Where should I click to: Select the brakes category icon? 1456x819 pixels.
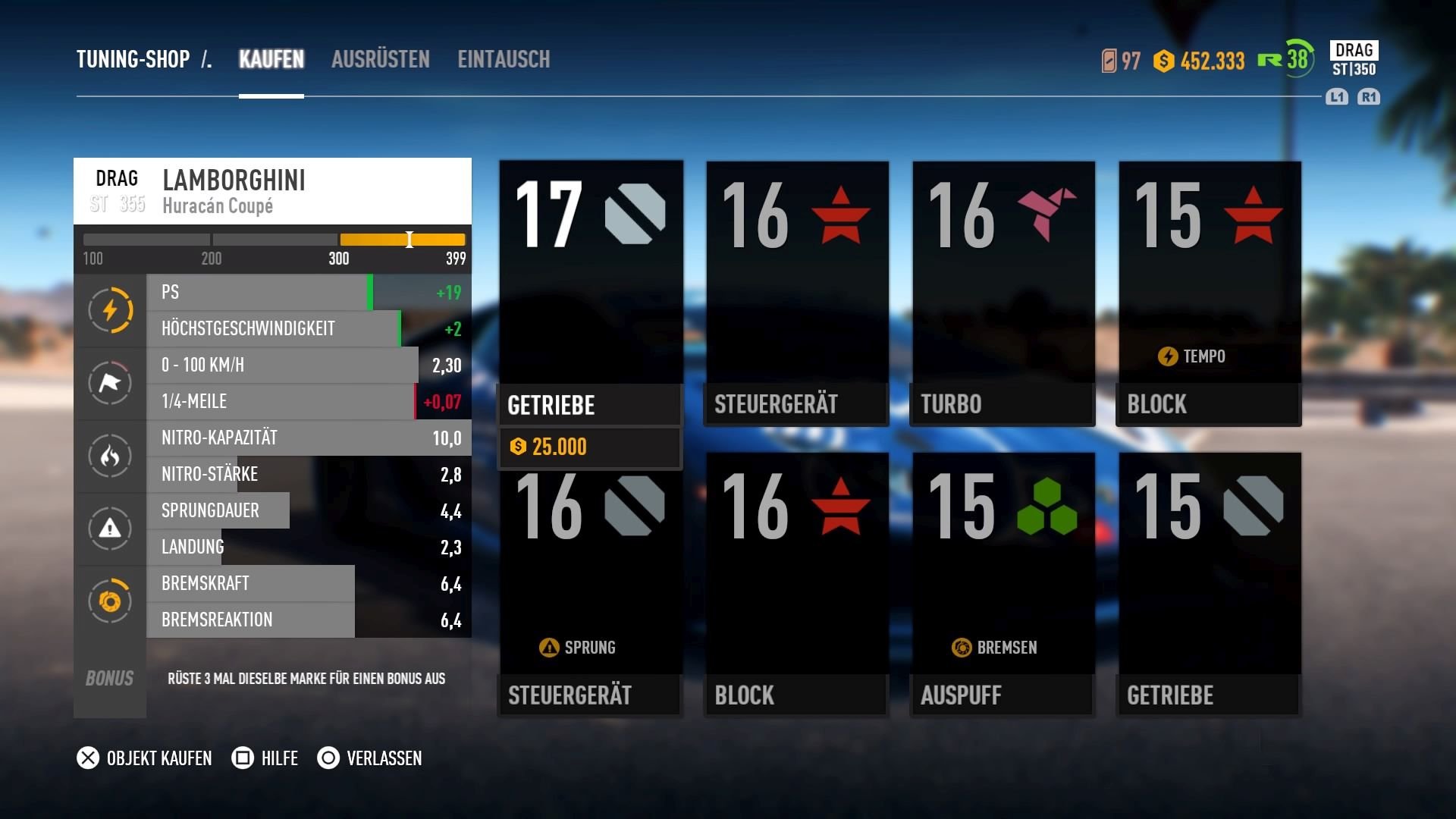click(x=110, y=601)
